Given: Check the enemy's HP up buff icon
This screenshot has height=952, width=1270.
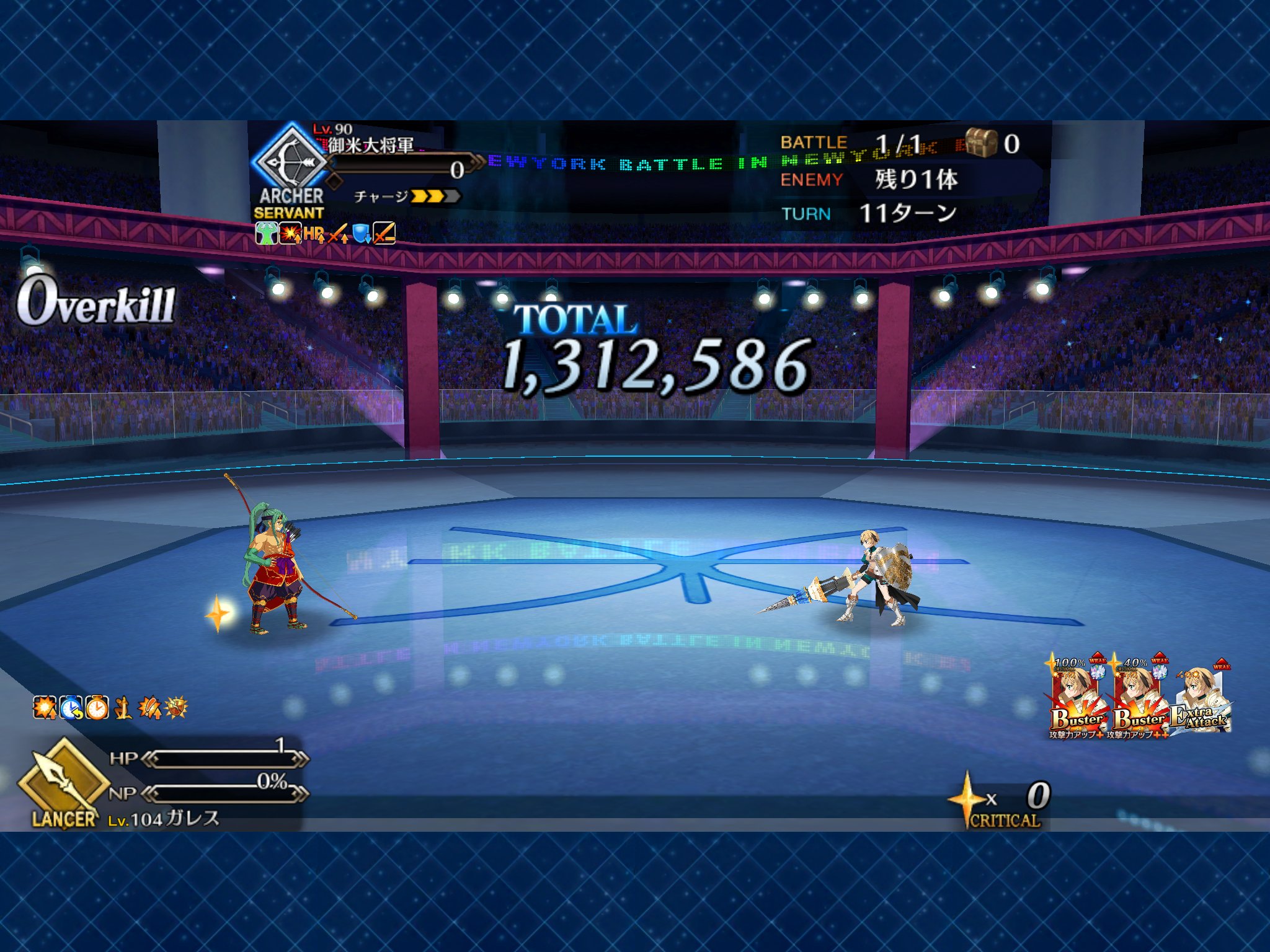Looking at the screenshot, I should tap(314, 234).
